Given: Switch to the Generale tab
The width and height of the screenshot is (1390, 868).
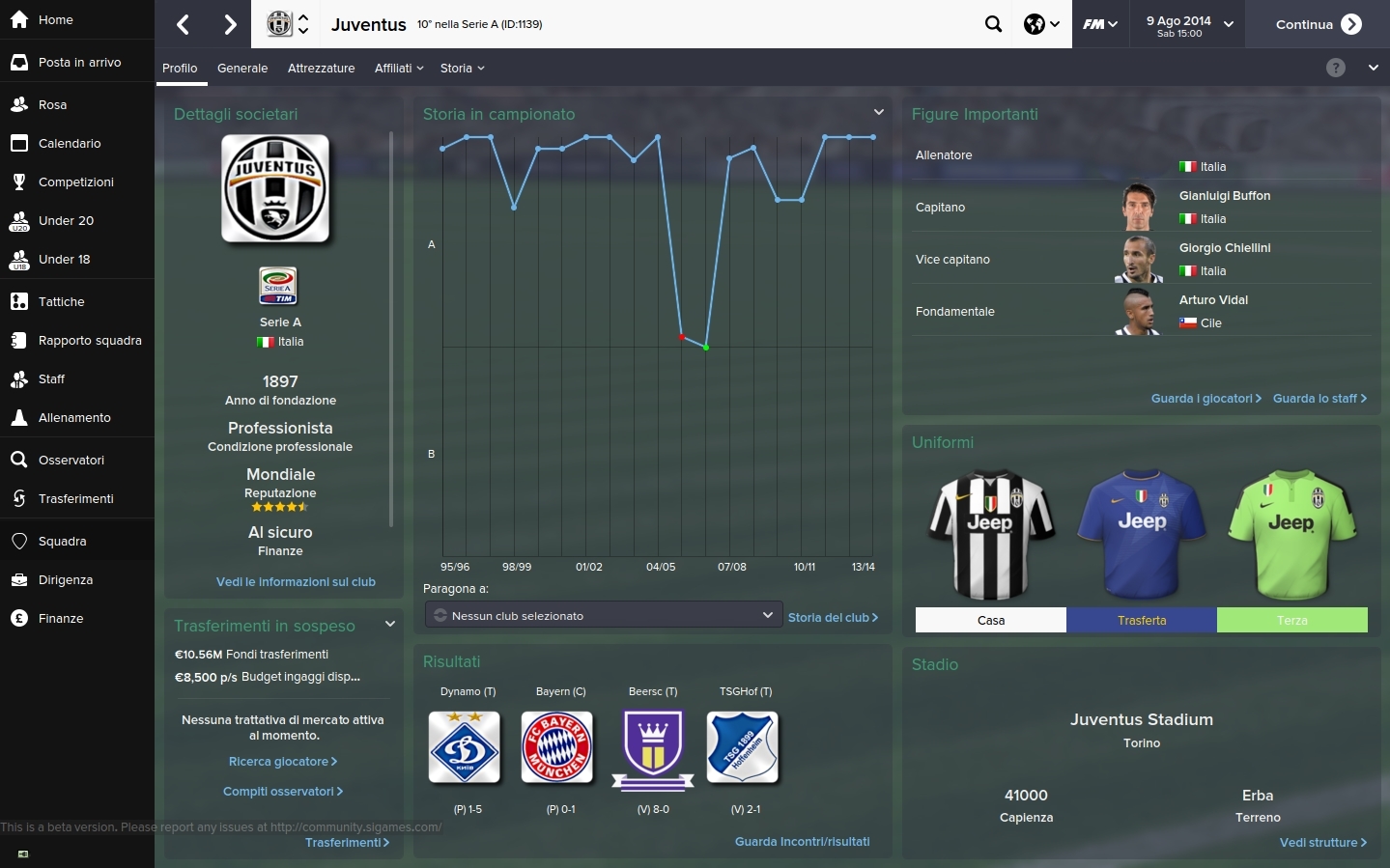Looking at the screenshot, I should coord(241,68).
